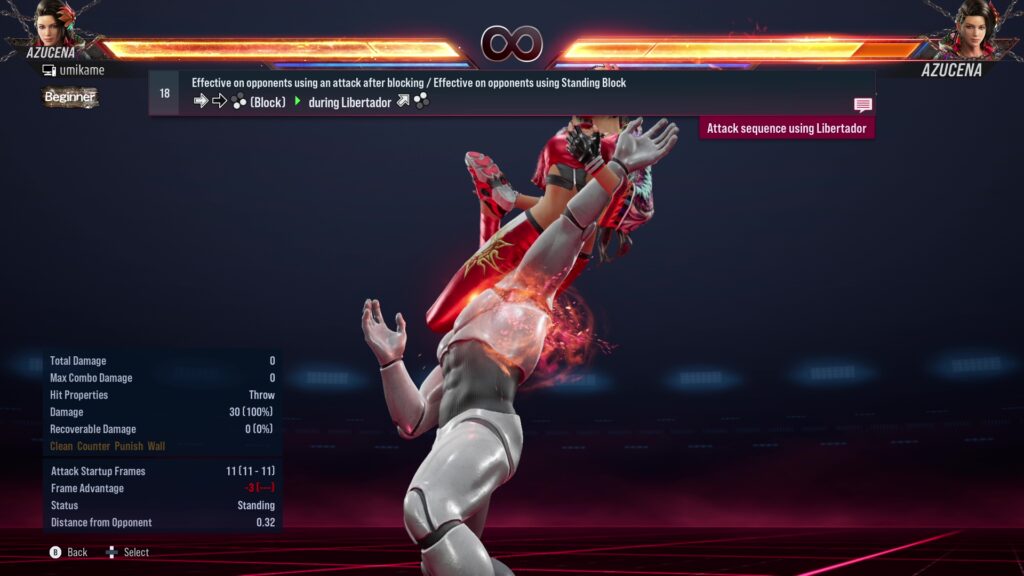The height and width of the screenshot is (576, 1024).
Task: Select move entry number 18 in the list
Action: tap(165, 93)
